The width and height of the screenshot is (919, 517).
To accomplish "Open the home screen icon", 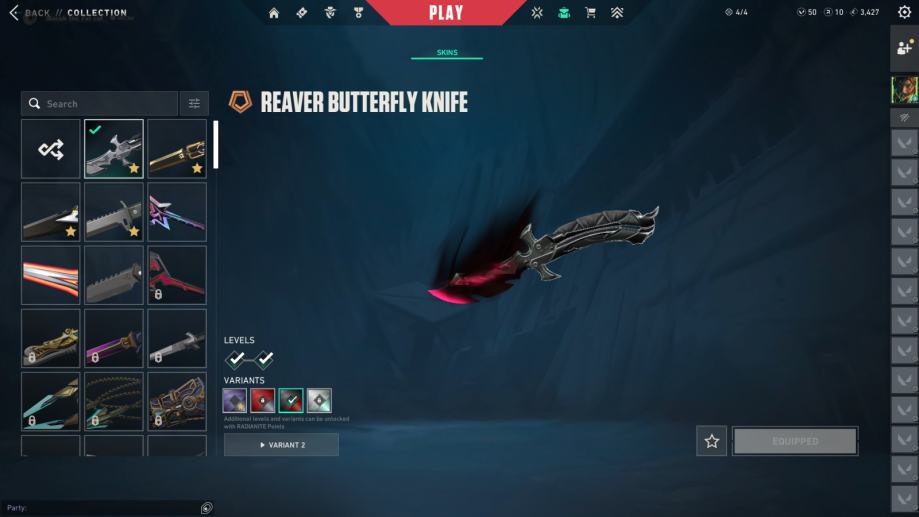I will 274,13.
